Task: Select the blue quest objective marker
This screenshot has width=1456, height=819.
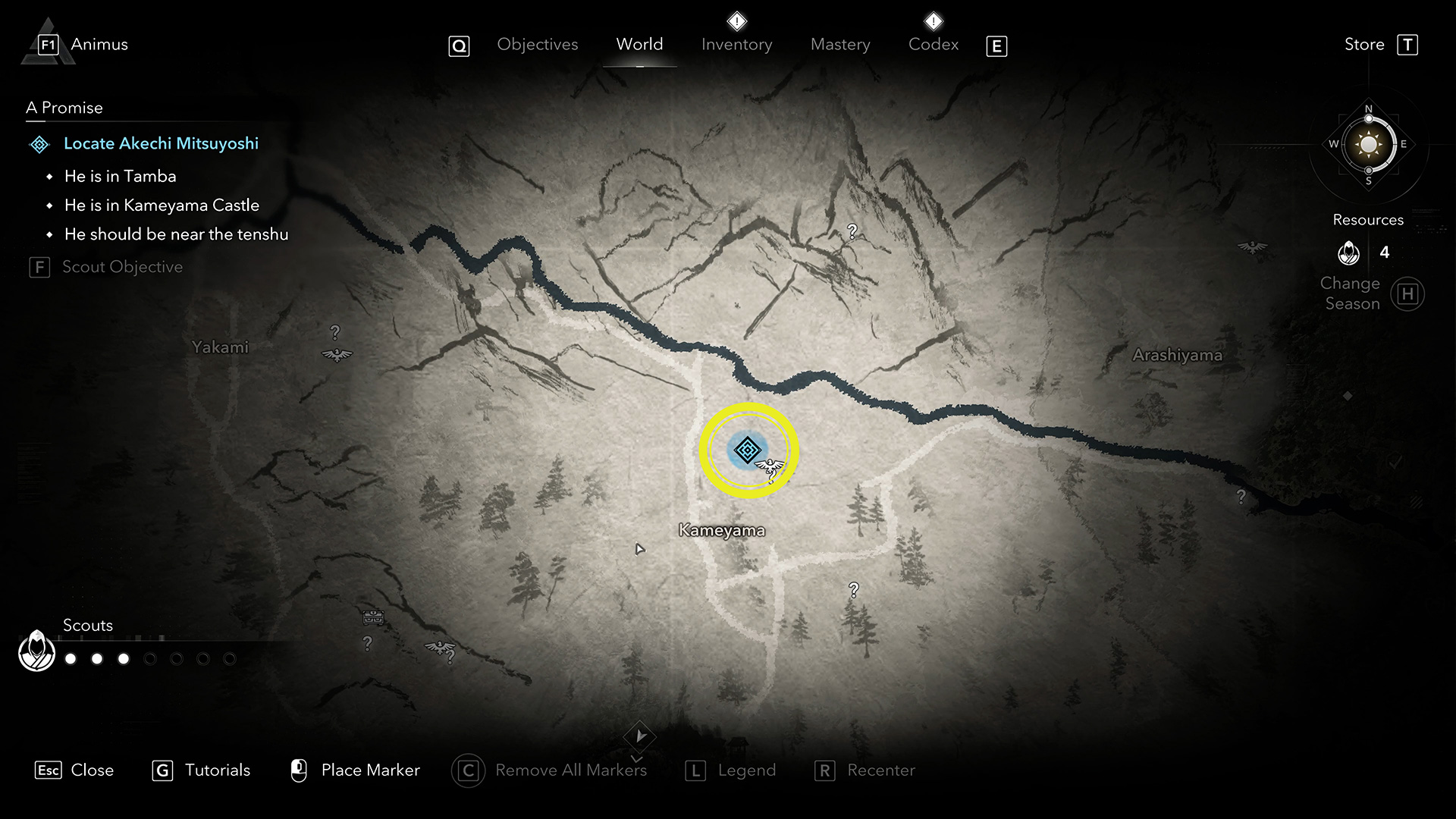Action: point(748,450)
